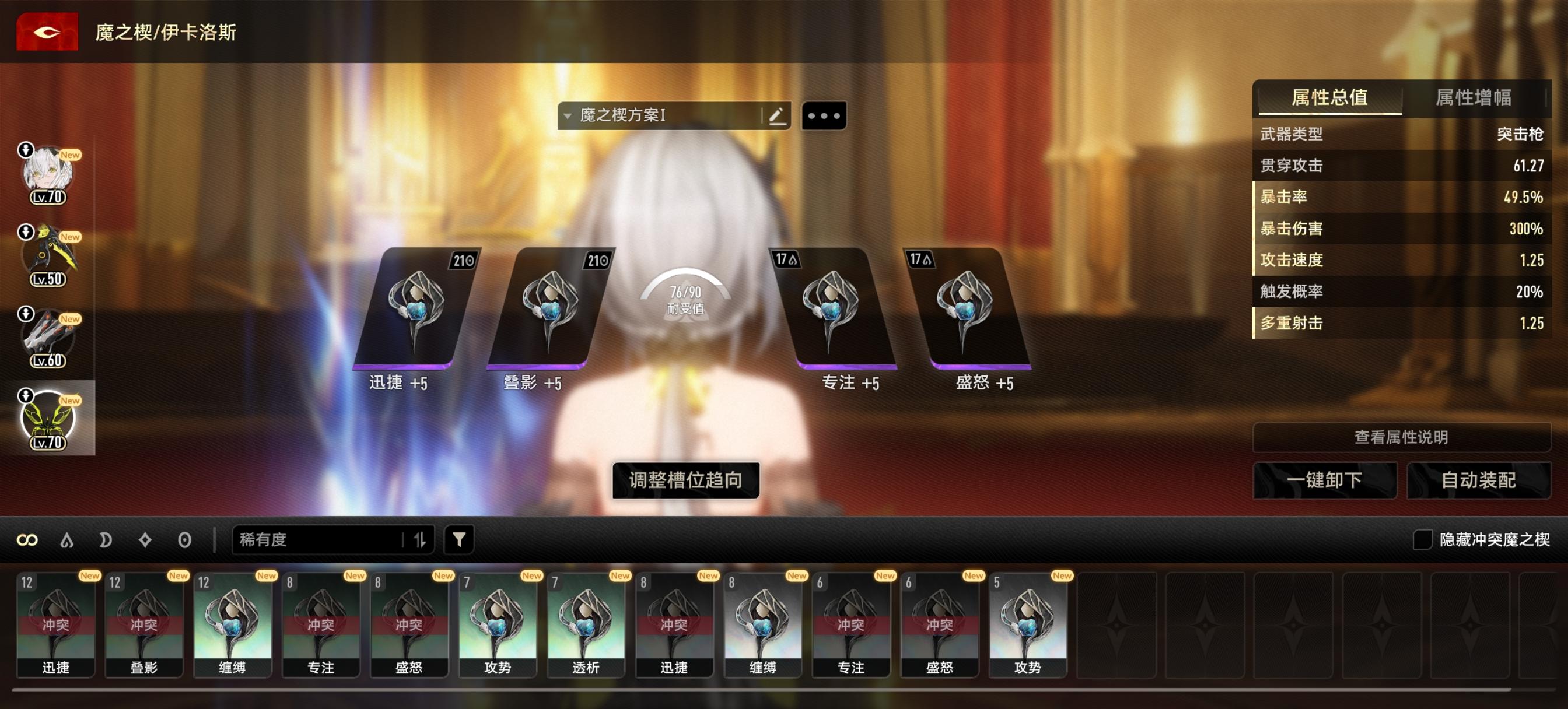1568x709 pixels.
Task: Select the infinity rarity filter icon
Action: click(29, 539)
